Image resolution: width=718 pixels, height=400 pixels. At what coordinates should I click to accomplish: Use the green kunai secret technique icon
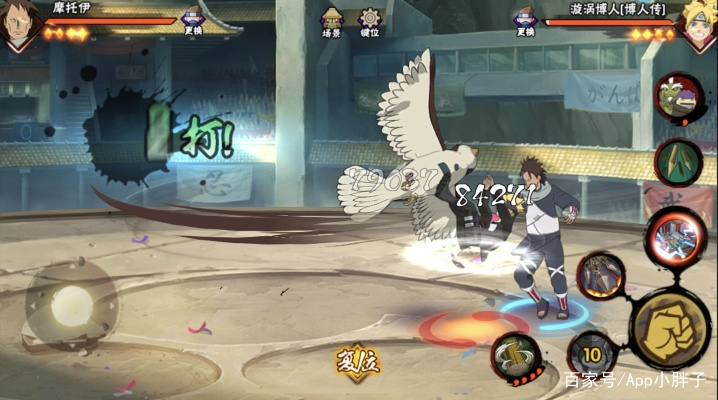pos(677,160)
